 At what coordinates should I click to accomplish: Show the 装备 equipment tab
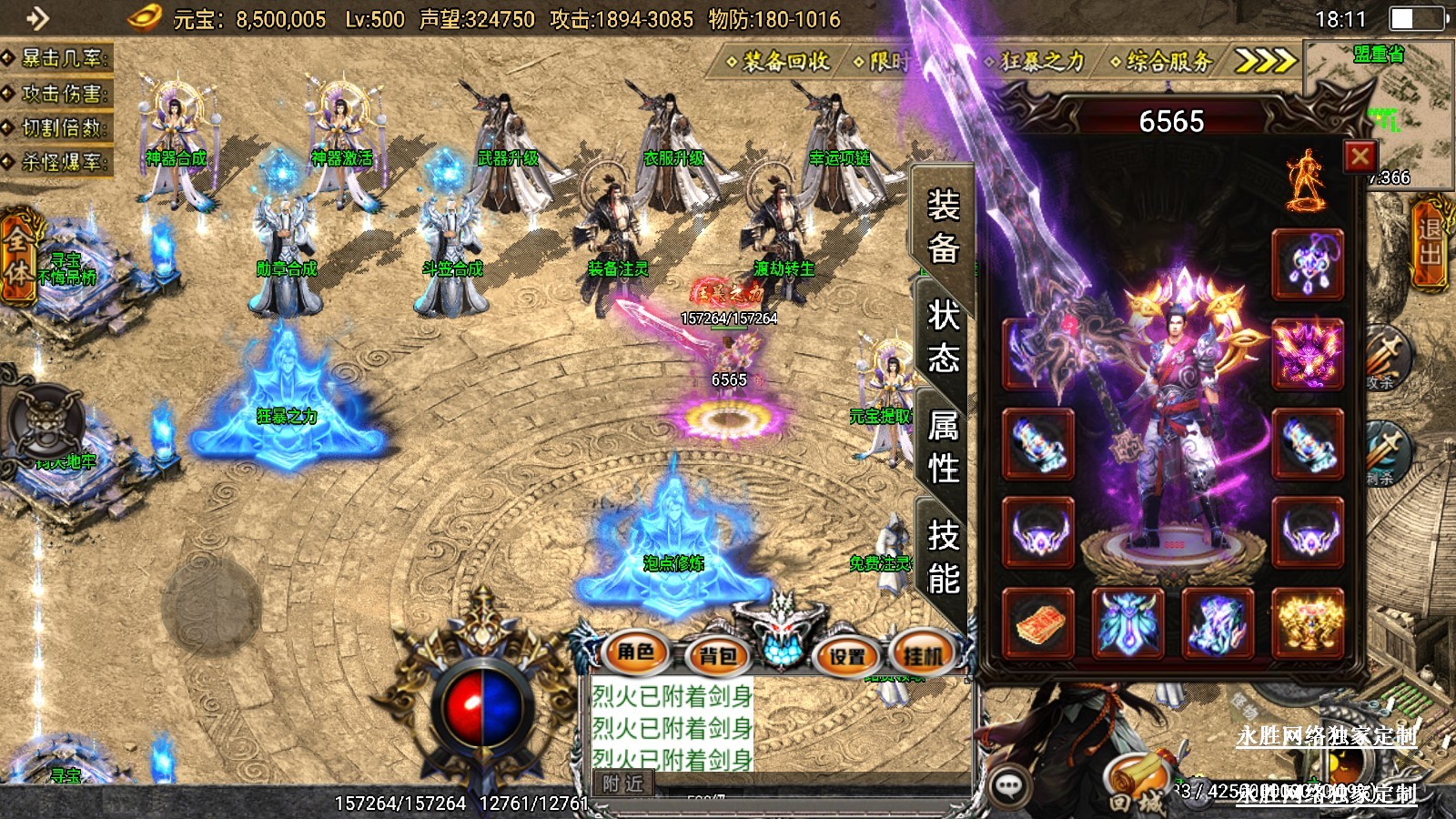pyautogui.click(x=943, y=226)
